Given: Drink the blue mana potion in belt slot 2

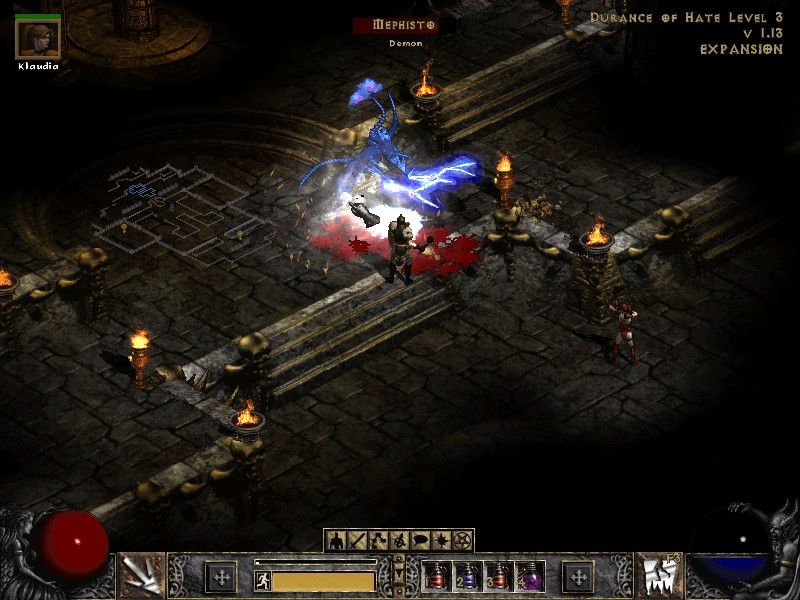Looking at the screenshot, I should pos(468,576).
